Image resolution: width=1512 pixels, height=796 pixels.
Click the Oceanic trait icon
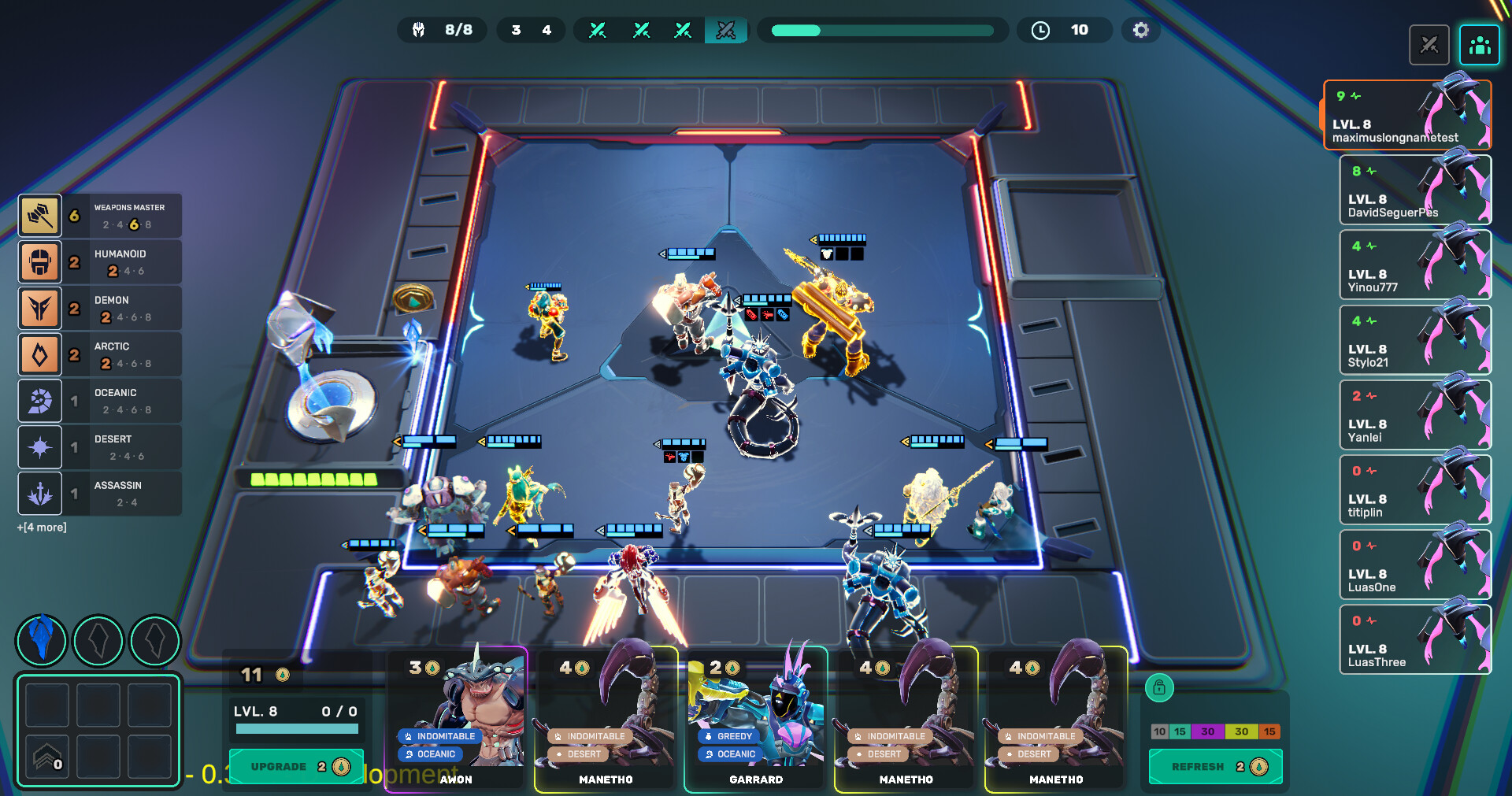[40, 400]
